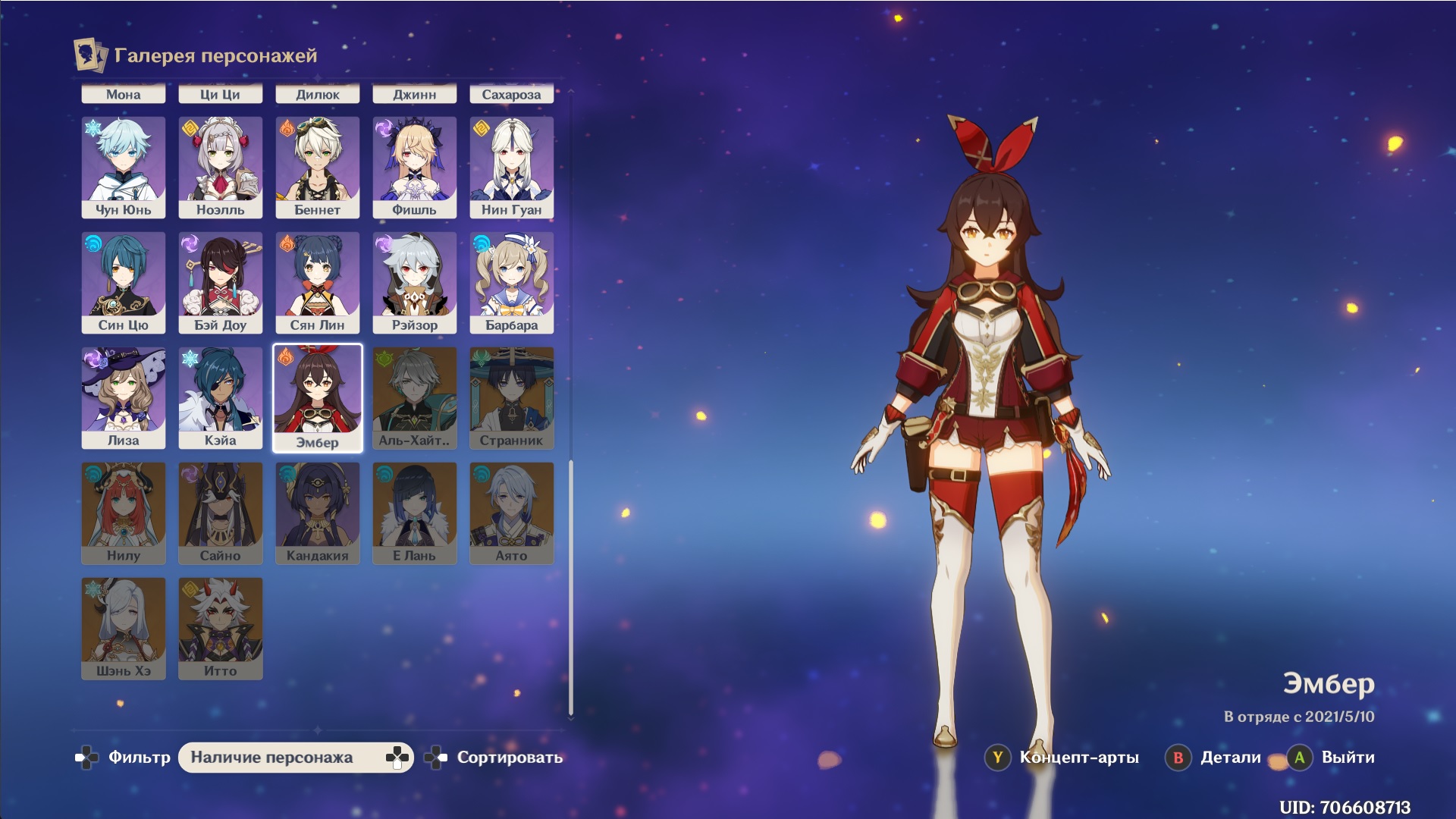Select the locked Итто character card
Image resolution: width=1456 pixels, height=819 pixels.
pos(221,629)
